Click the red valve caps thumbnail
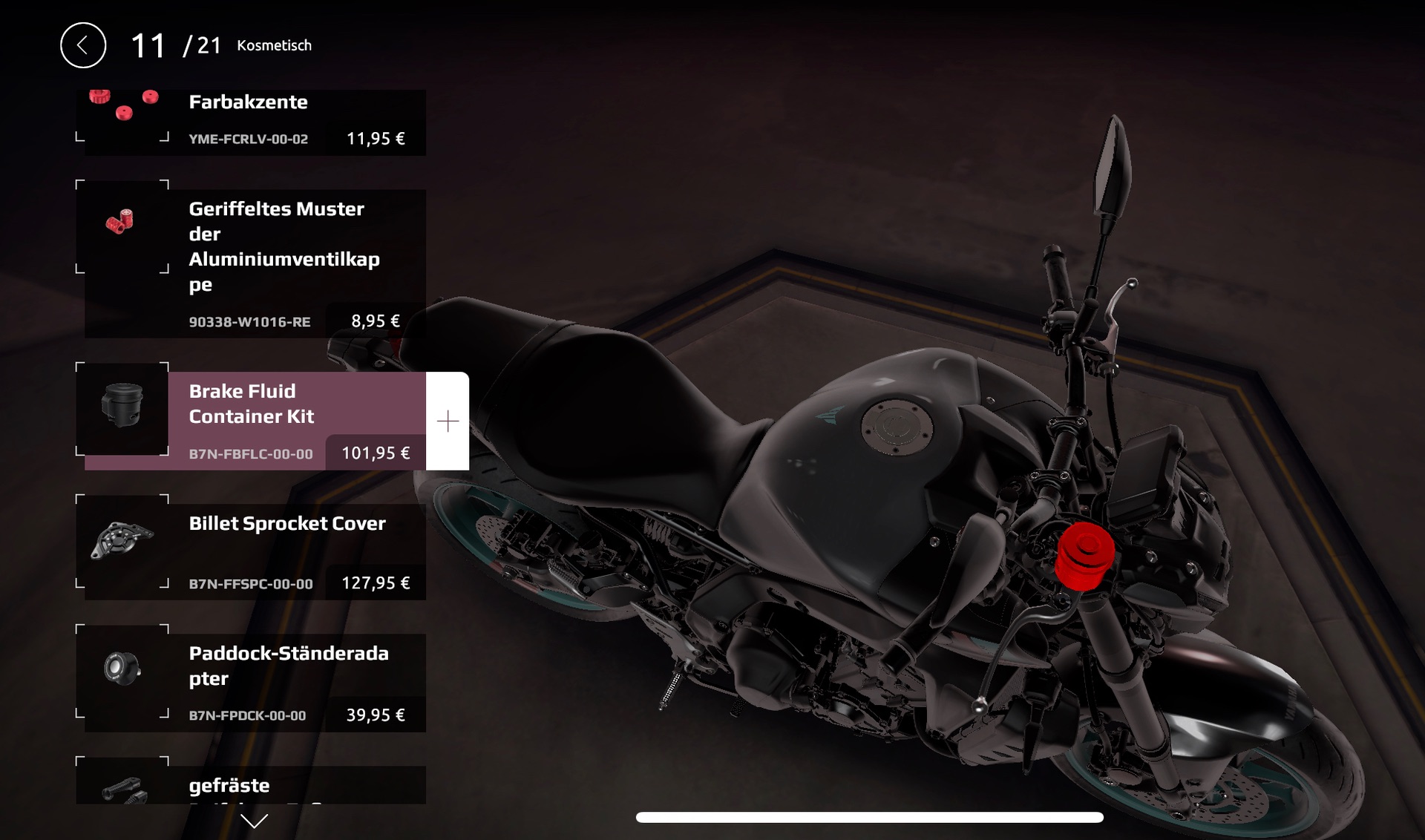 click(121, 223)
